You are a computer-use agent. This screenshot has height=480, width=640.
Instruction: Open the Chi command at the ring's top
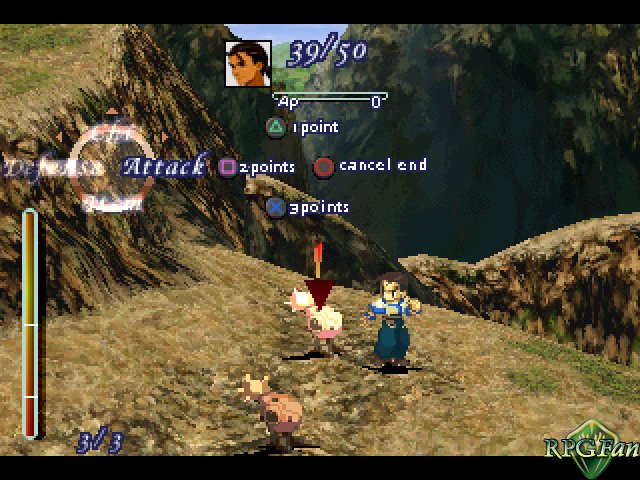[x=104, y=131]
